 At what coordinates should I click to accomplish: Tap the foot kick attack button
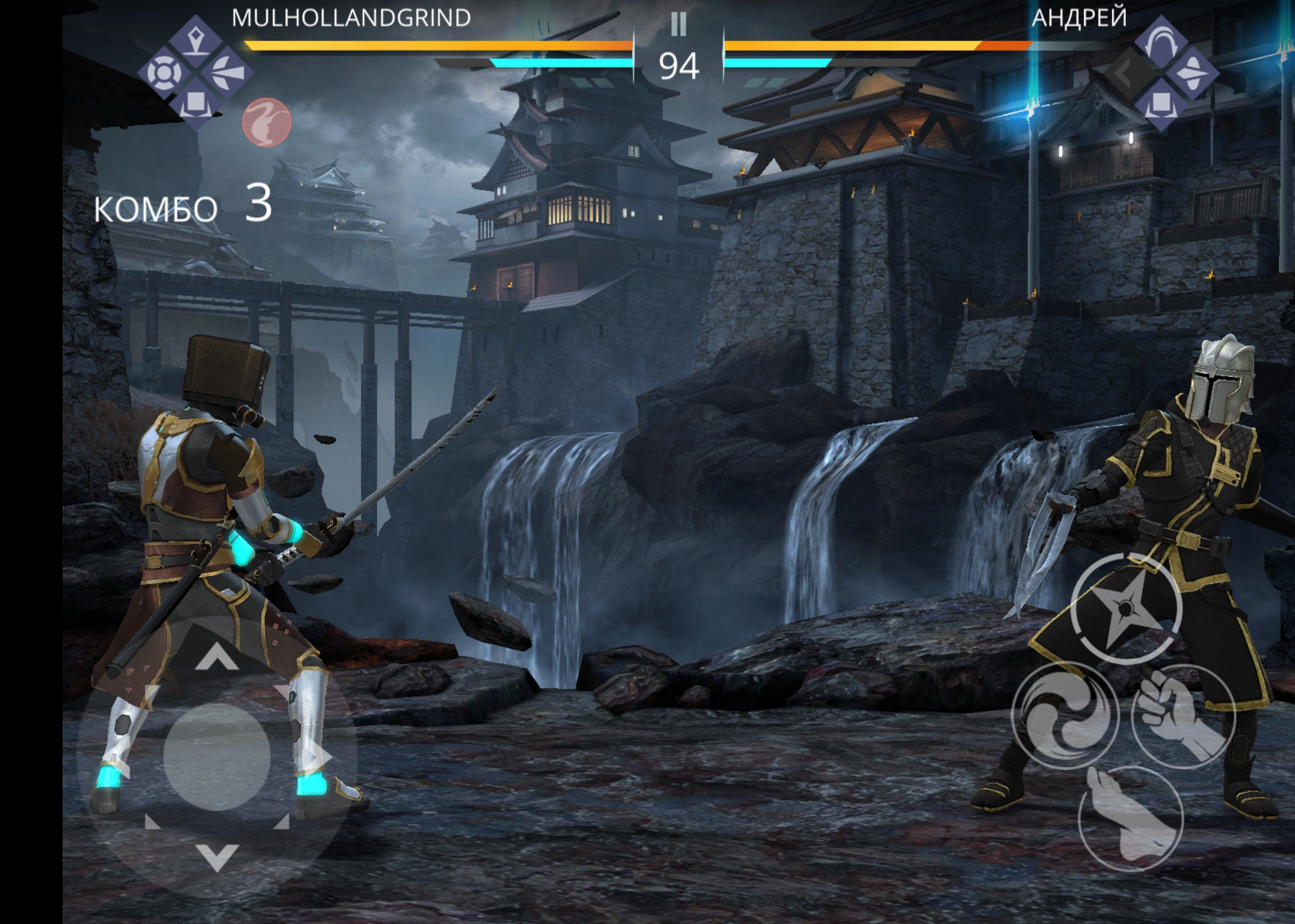pos(1131,819)
